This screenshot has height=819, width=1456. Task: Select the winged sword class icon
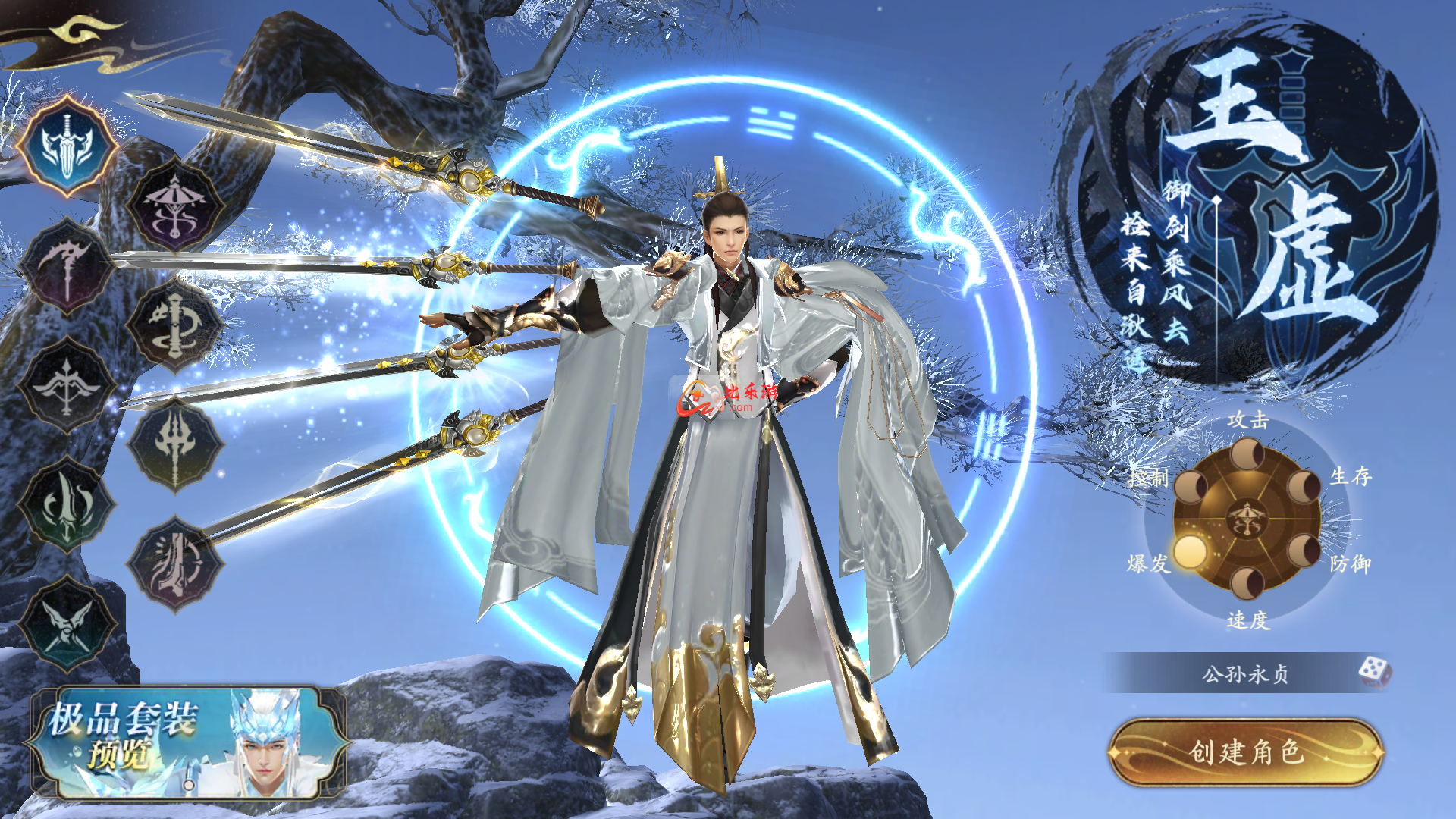pos(67,146)
